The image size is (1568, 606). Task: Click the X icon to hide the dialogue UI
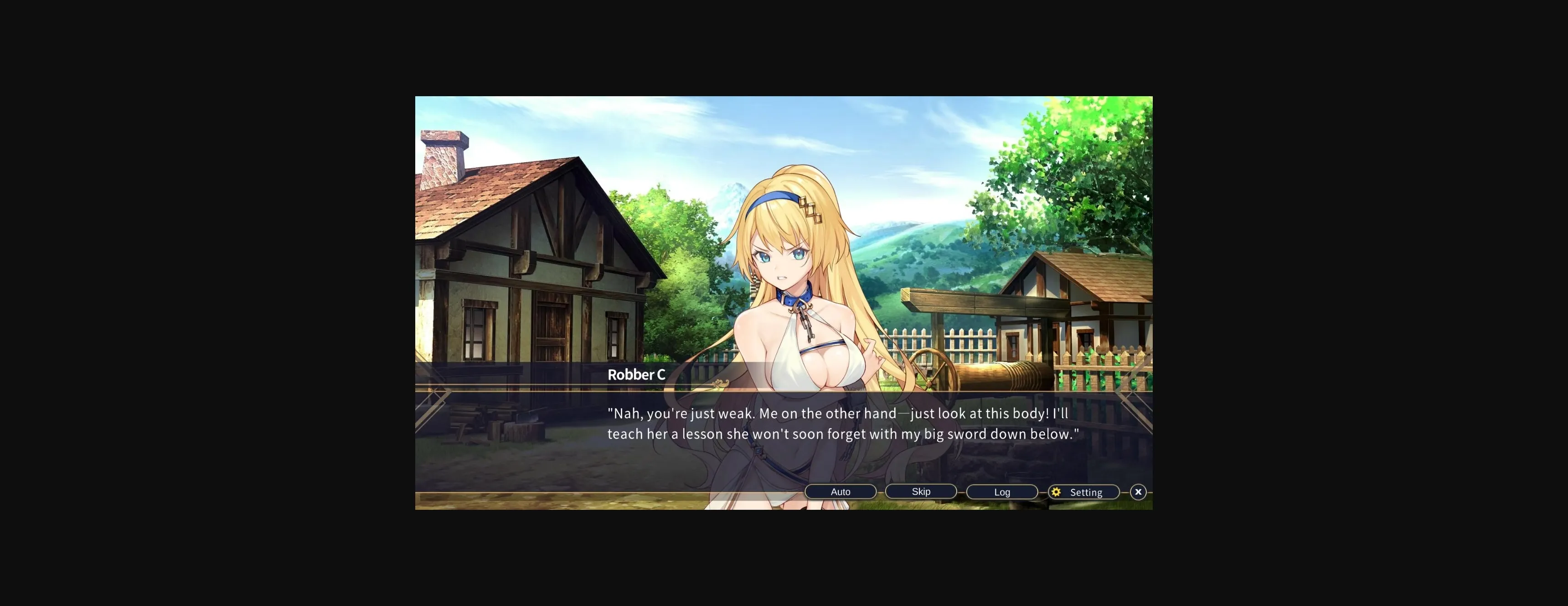pos(1137,492)
